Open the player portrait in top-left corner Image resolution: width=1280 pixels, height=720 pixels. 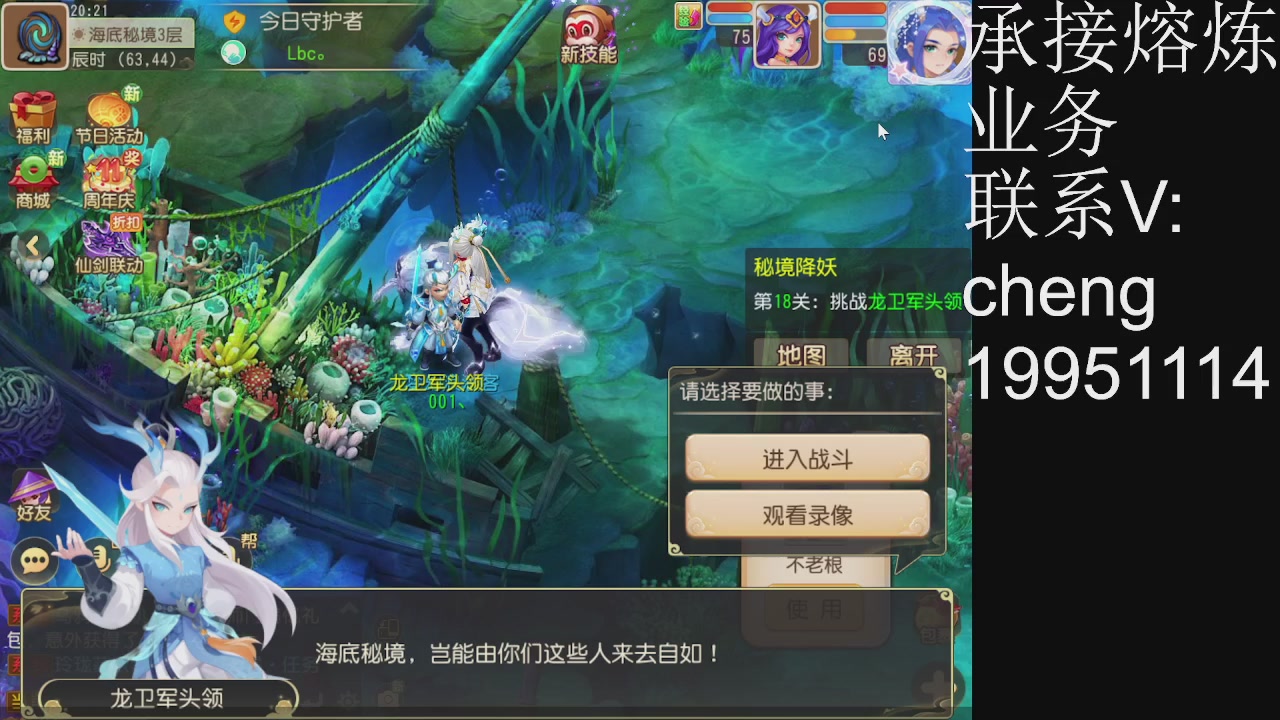coord(35,36)
